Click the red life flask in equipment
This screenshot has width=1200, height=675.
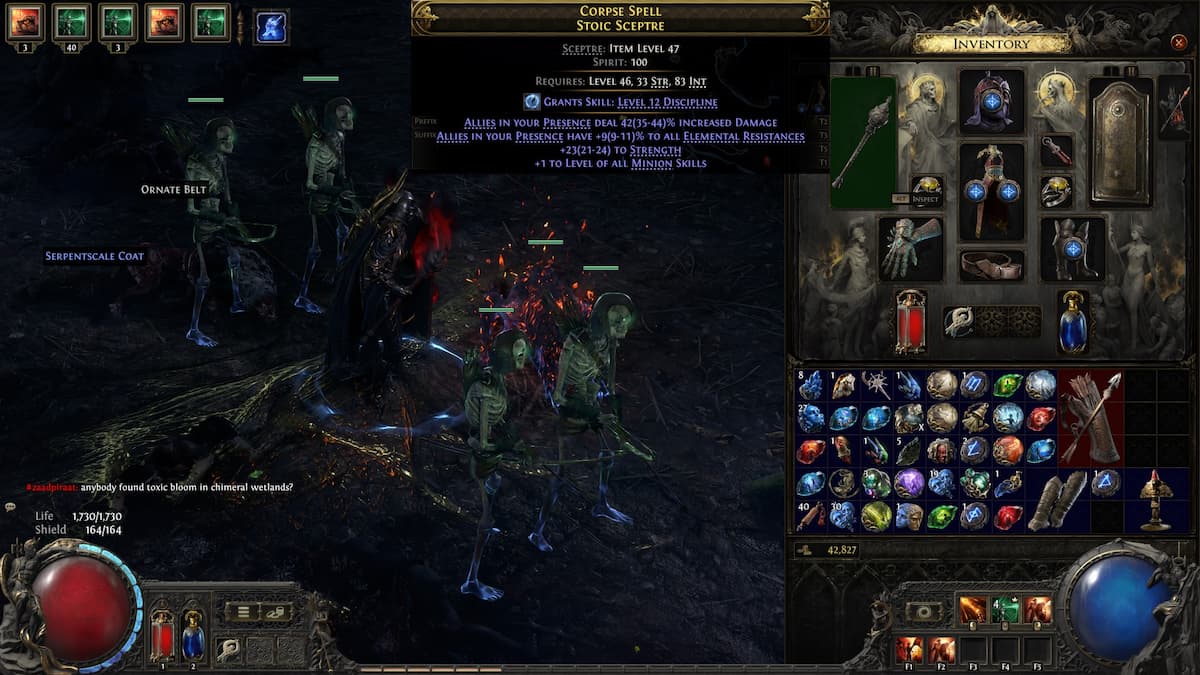point(910,321)
